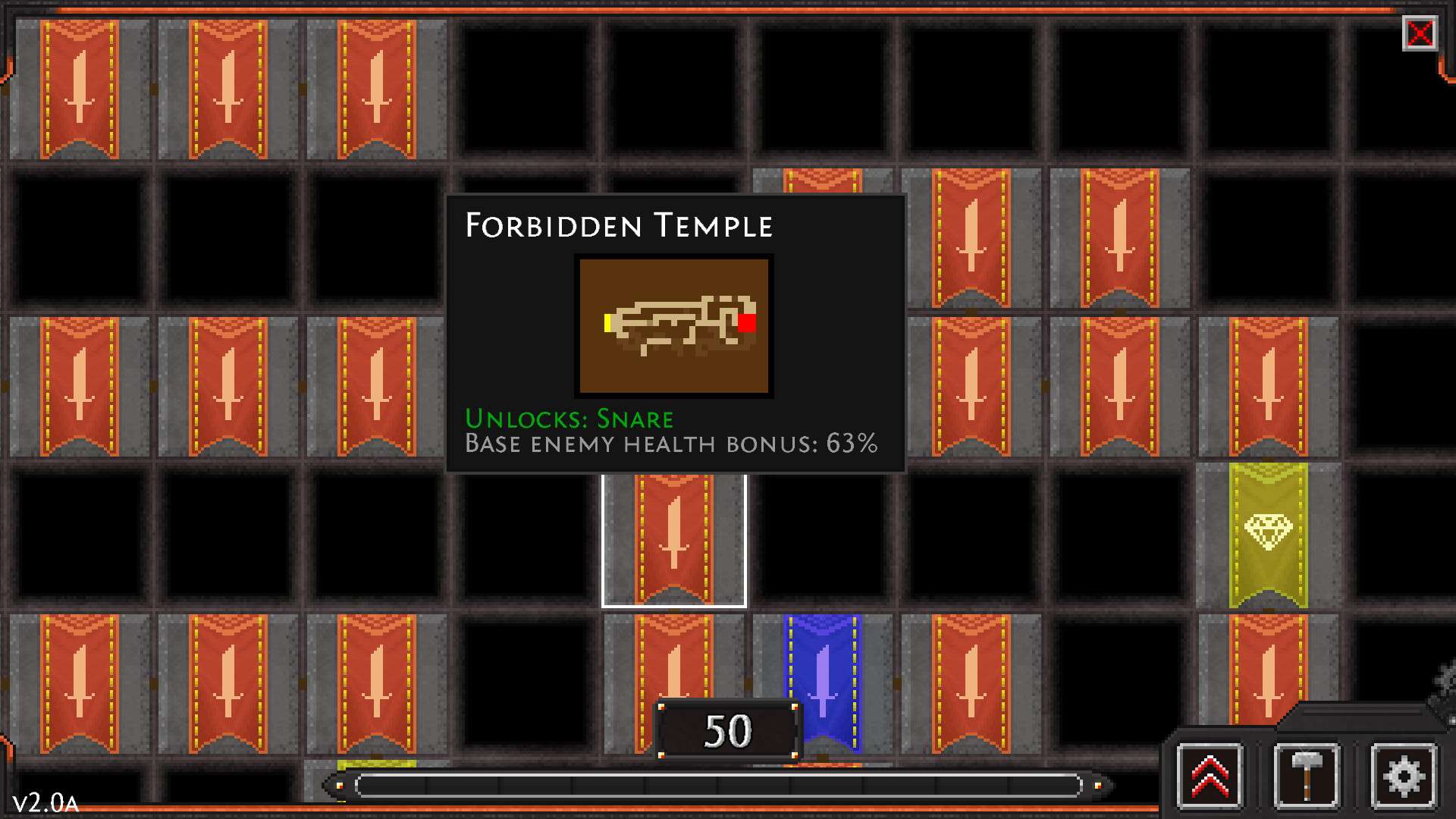The image size is (1456, 819).
Task: Click the Forbidden Temple title text
Action: pyautogui.click(x=620, y=225)
